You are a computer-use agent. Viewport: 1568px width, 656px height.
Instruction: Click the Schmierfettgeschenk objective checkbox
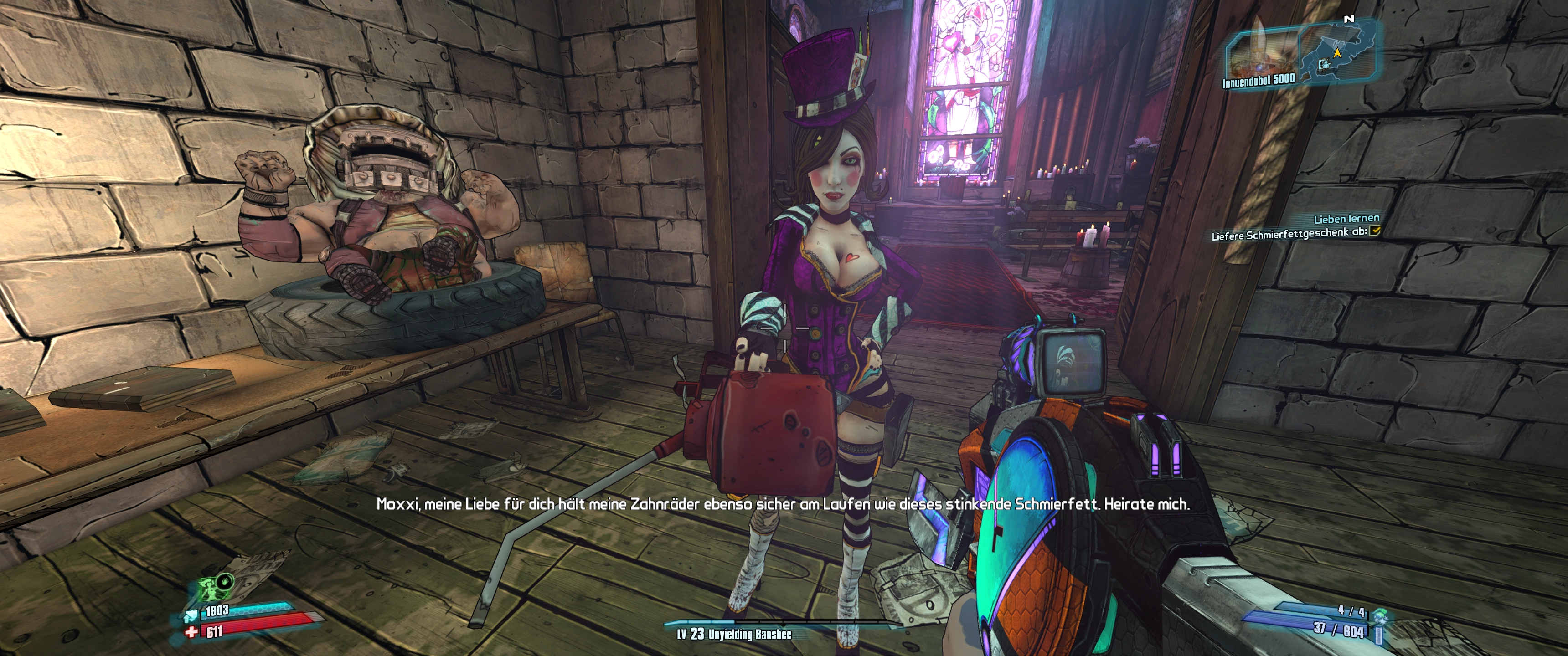[x=1374, y=230]
